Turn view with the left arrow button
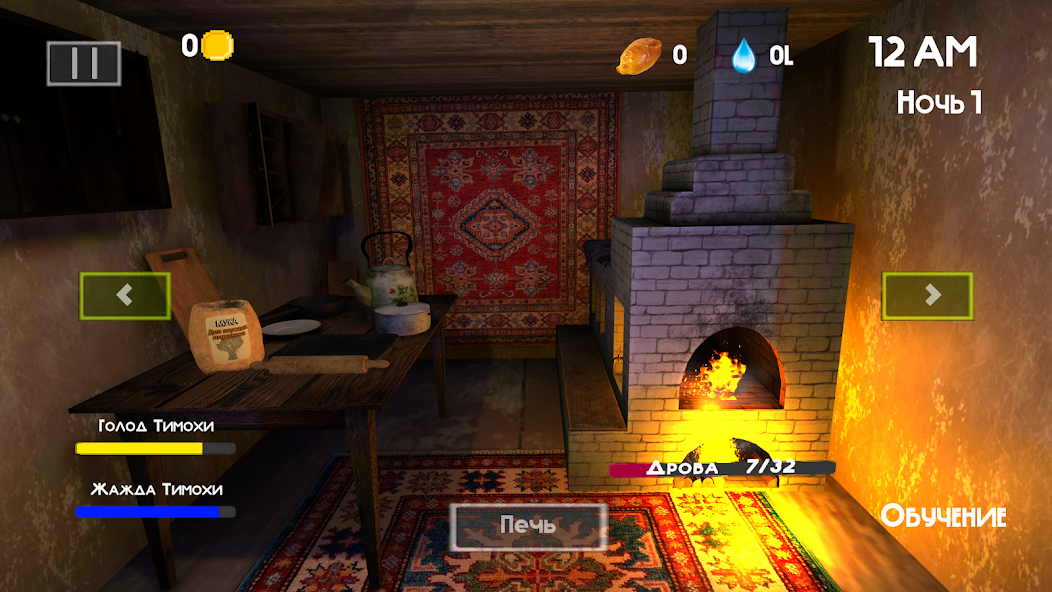1052x592 pixels. (x=125, y=296)
